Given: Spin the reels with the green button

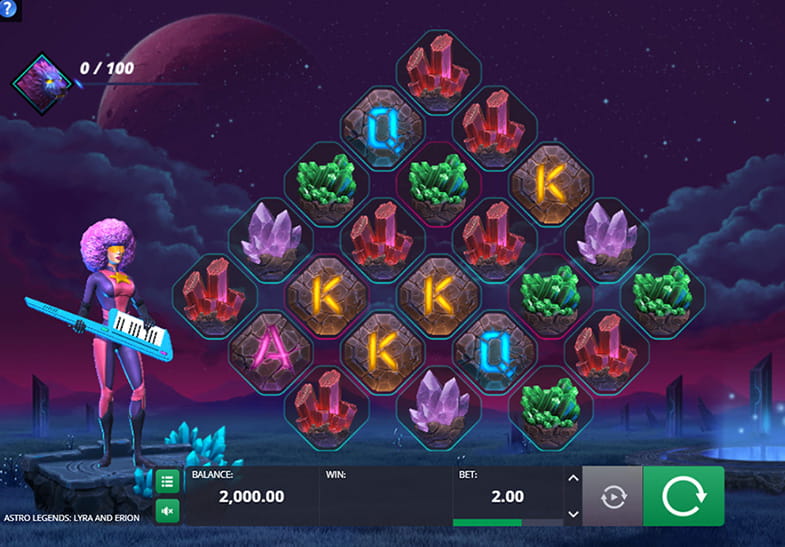Looking at the screenshot, I should [683, 495].
